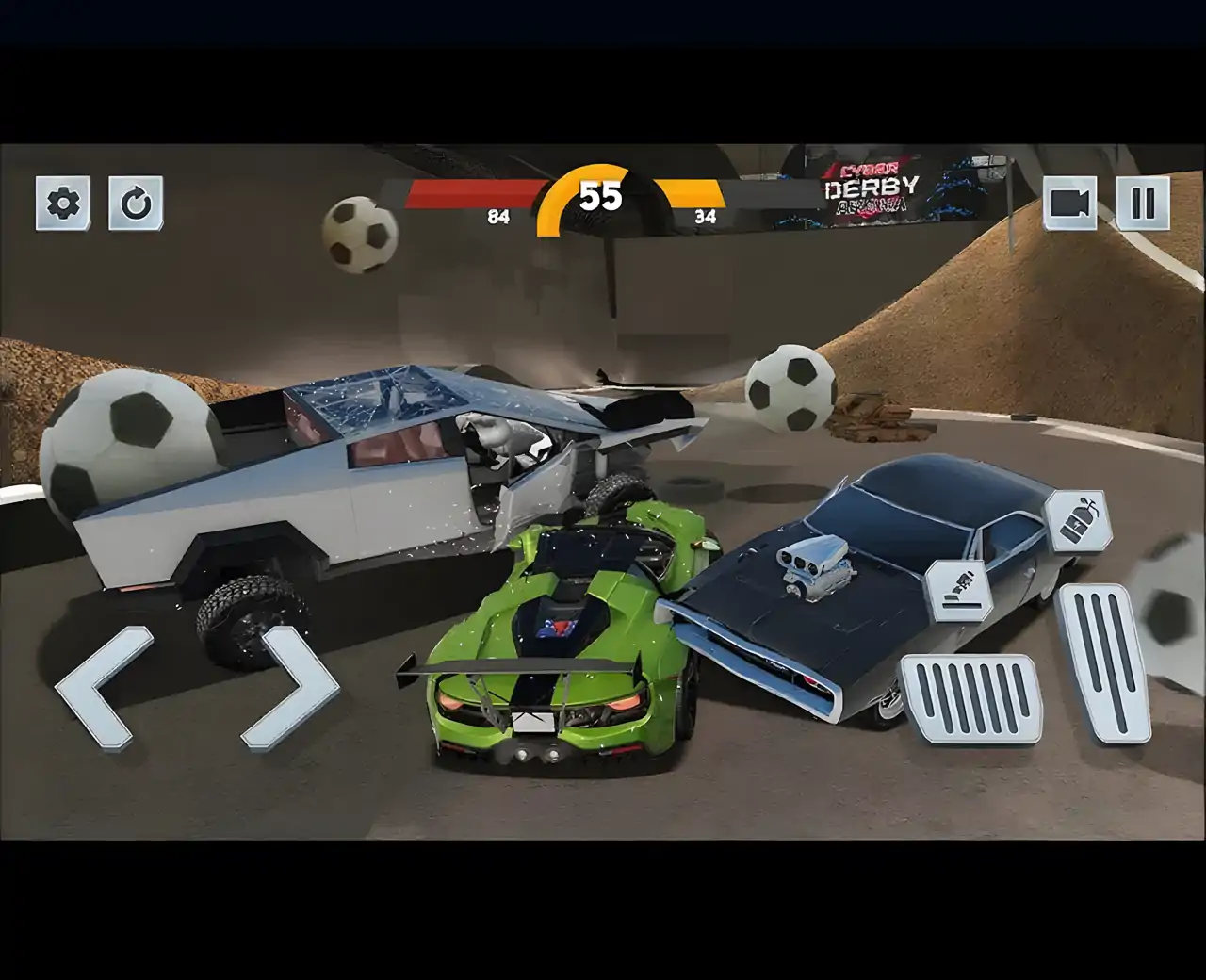The height and width of the screenshot is (980, 1206).
Task: Use the handbrake hexagon button
Action: [957, 591]
